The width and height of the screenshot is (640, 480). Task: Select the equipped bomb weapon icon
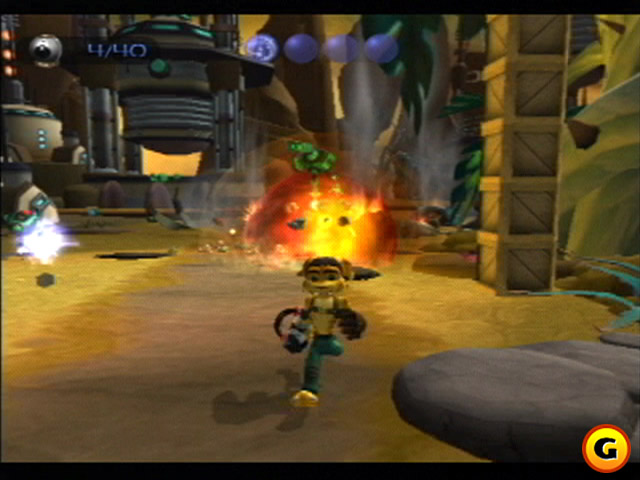[45, 49]
